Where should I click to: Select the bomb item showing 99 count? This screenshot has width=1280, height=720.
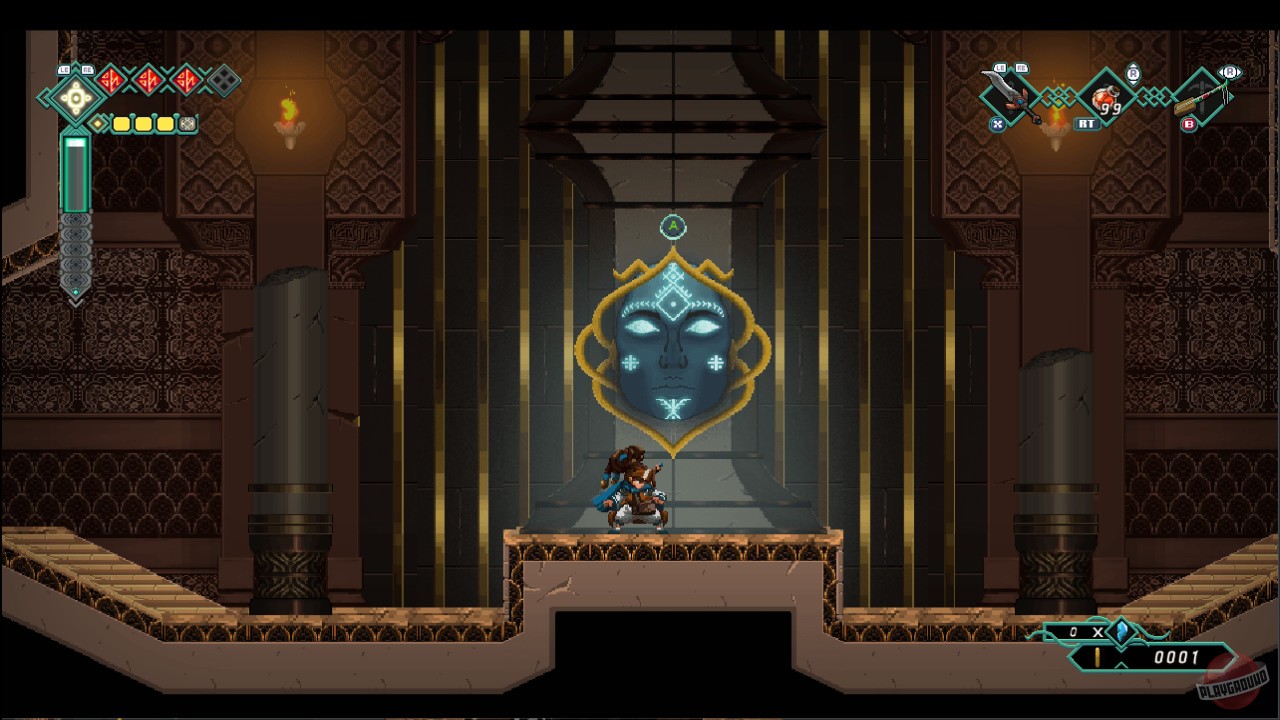(1106, 98)
